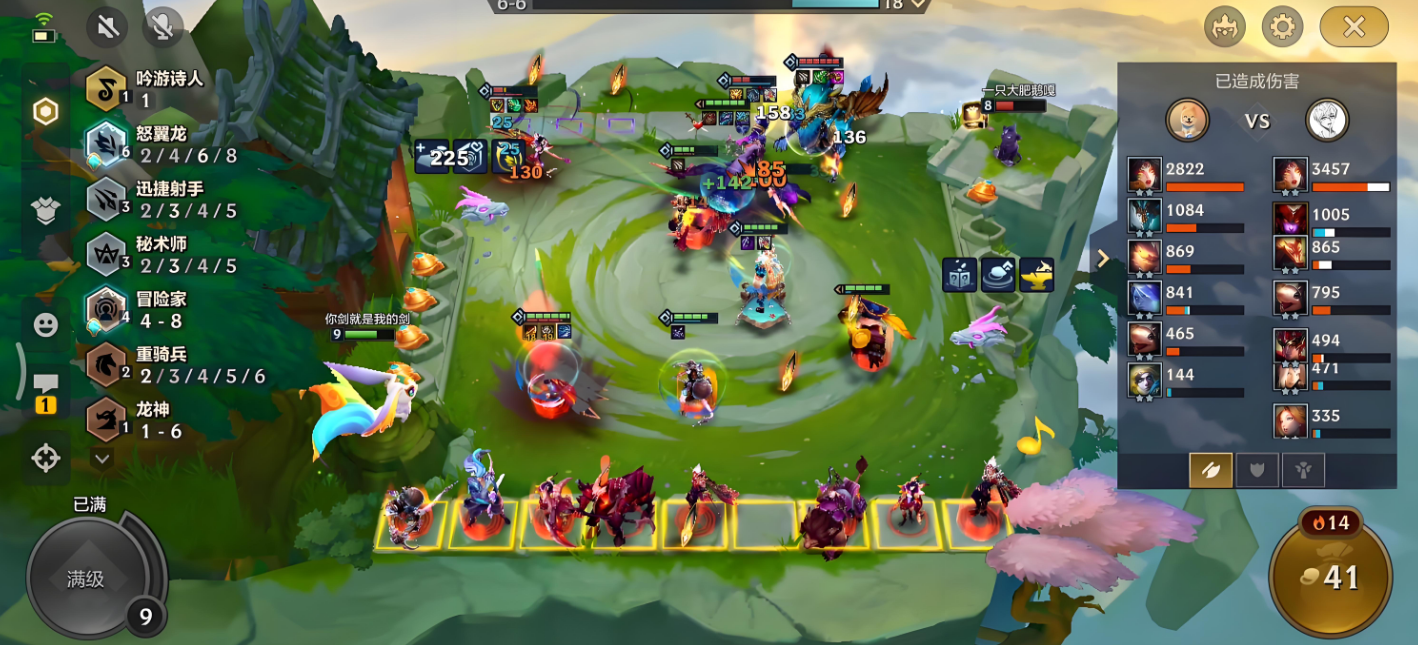
Task: Toggle the muted microphone icon
Action: [162, 27]
